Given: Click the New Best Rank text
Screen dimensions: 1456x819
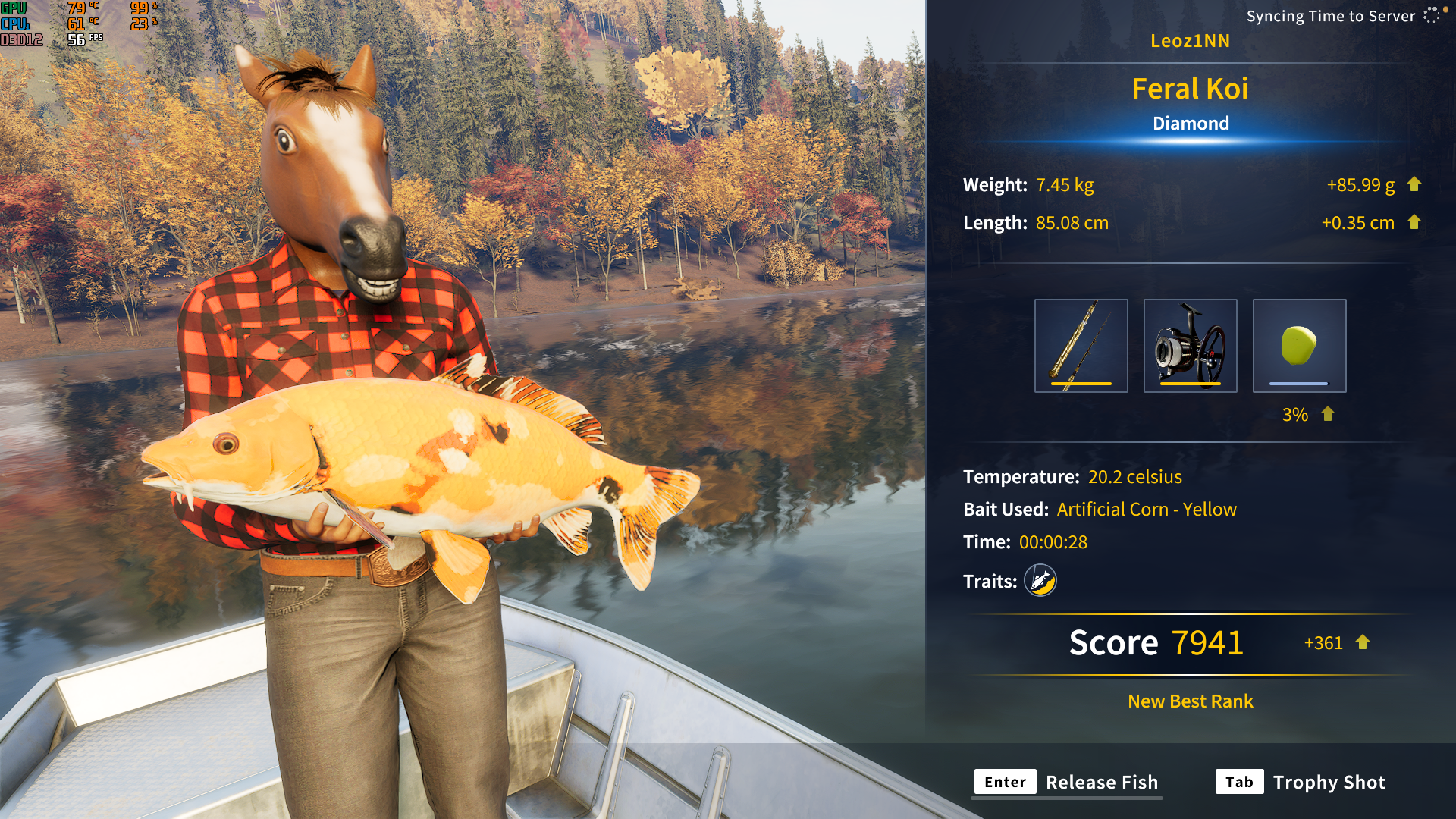Looking at the screenshot, I should tap(1189, 701).
